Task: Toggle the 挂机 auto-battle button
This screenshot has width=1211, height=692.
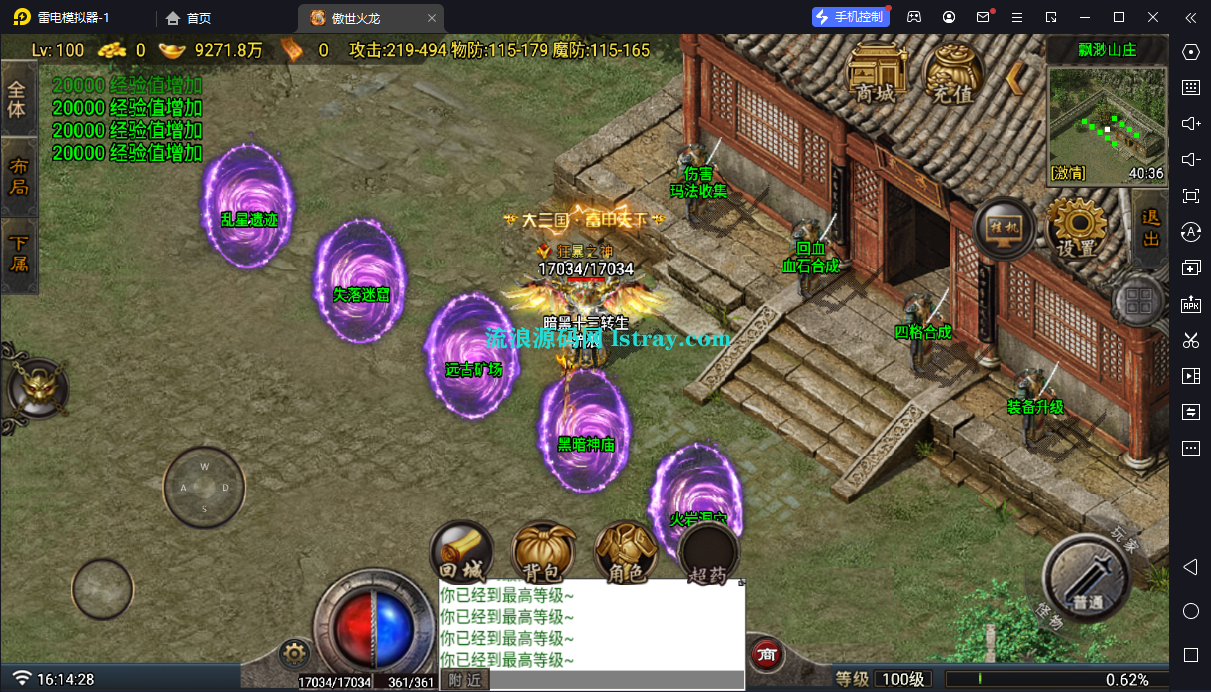Action: [1003, 229]
